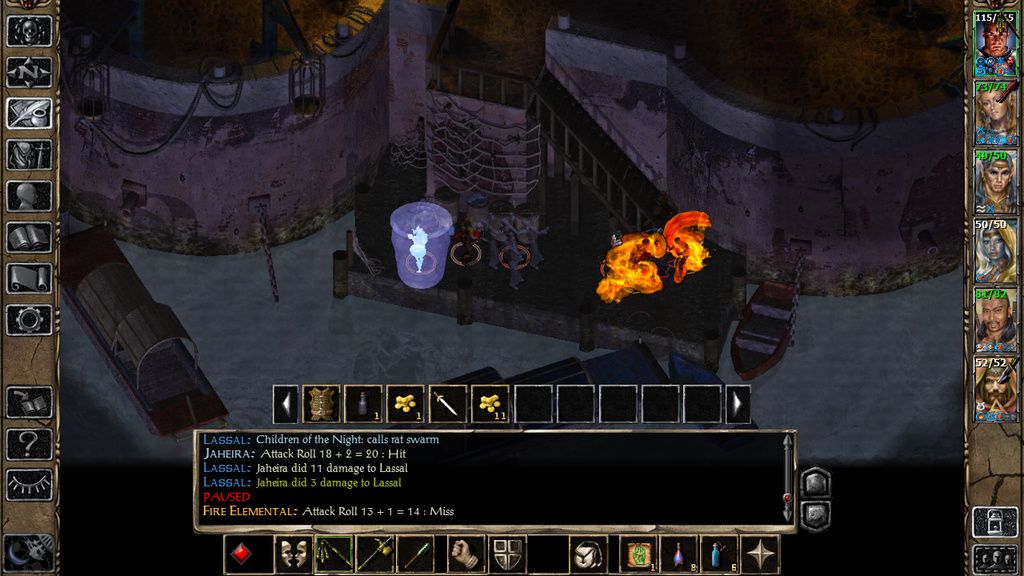Viewport: 1024px width, 576px height.
Task: Use the green scroll quick item
Action: coord(637,554)
